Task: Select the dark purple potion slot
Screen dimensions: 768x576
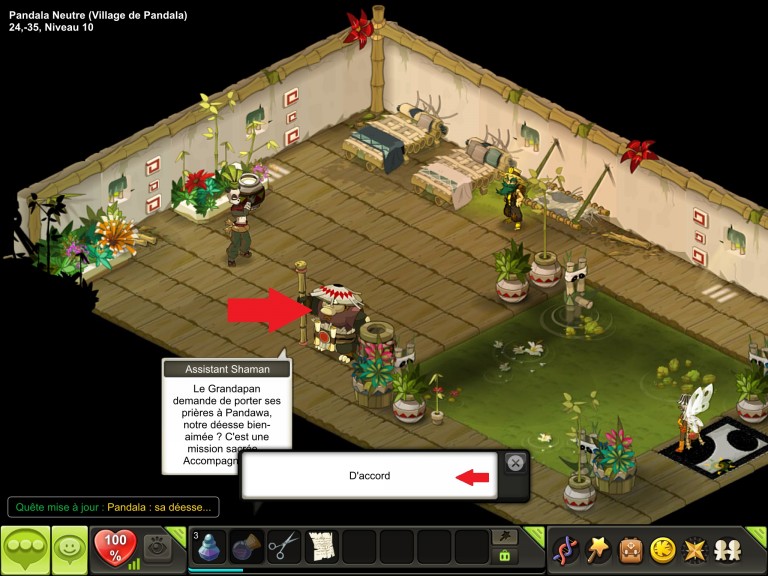Action: coord(247,548)
